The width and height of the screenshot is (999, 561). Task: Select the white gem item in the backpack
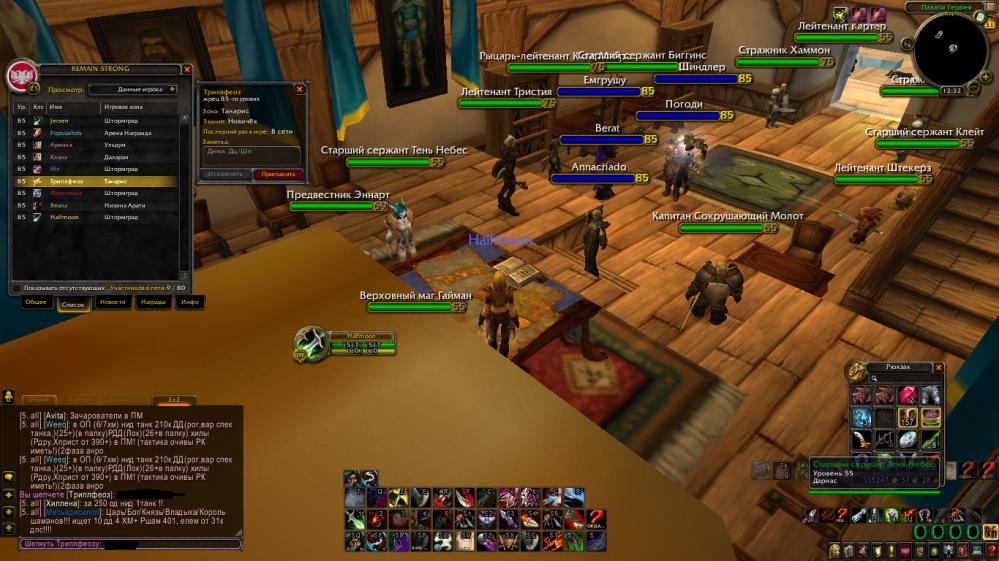[x=907, y=438]
